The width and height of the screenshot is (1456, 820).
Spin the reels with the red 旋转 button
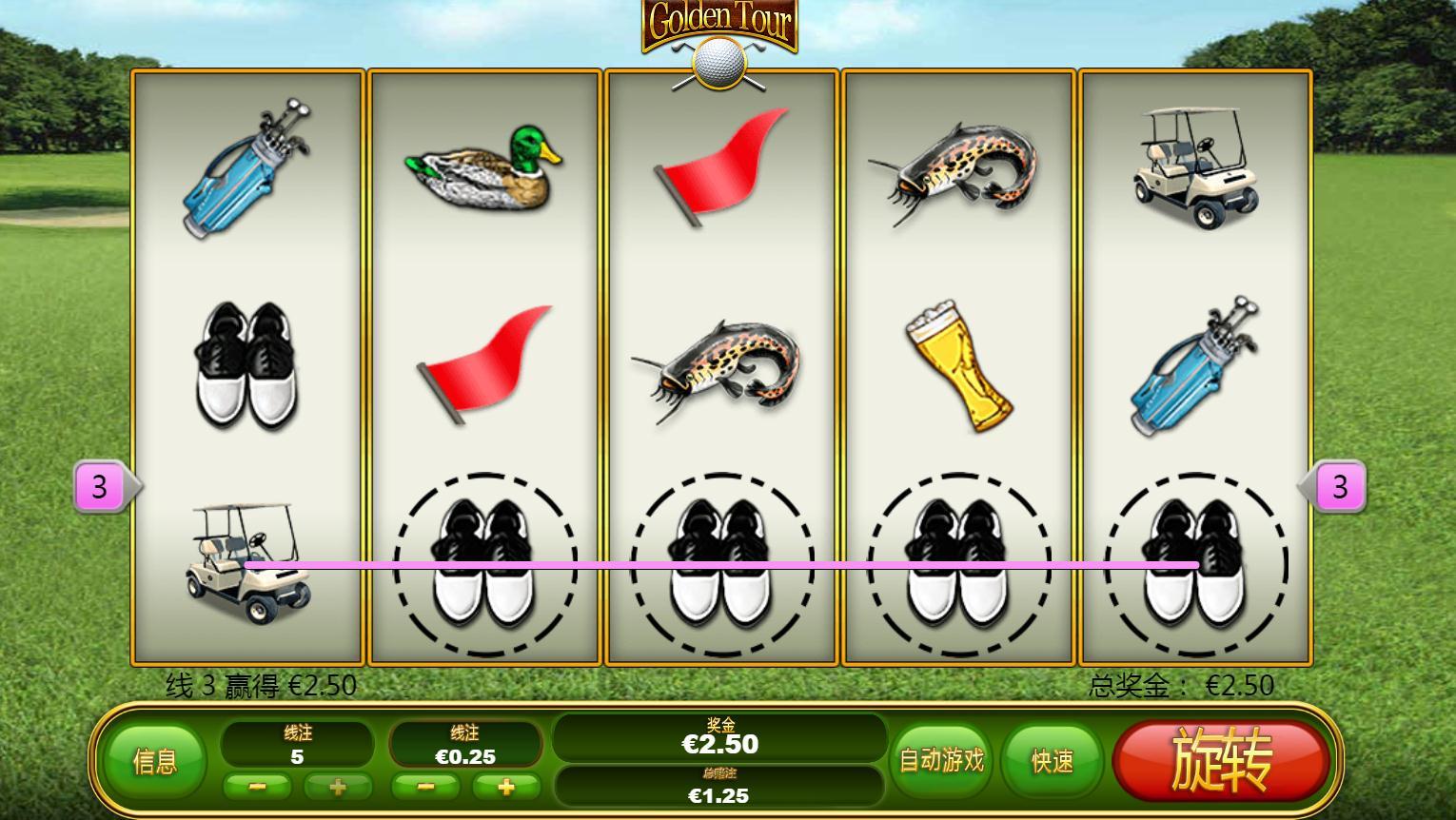(x=1221, y=761)
